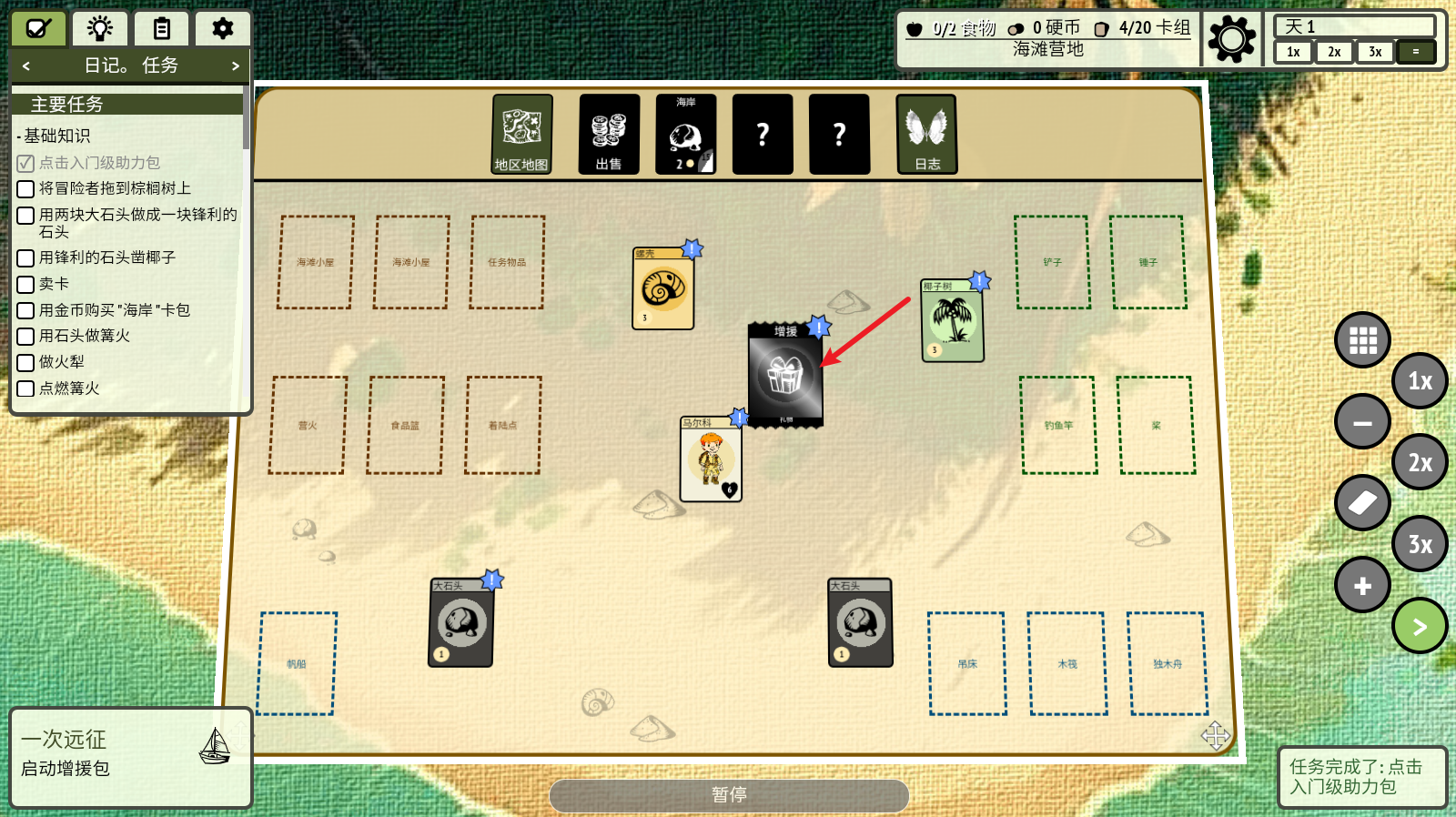Select the lightbulb ideas icon top-left
1456x817 pixels.
pos(99,28)
